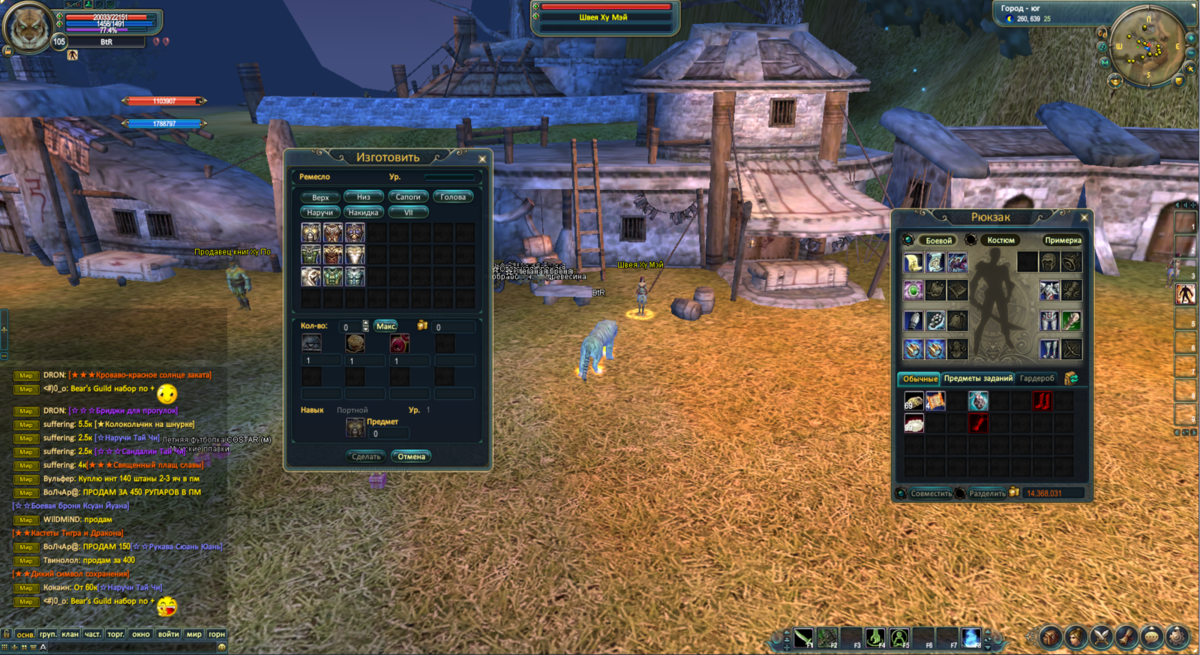Viewport: 1200px width, 655px height.
Task: Open the Гардероб tab in backpack
Action: pos(1037,378)
